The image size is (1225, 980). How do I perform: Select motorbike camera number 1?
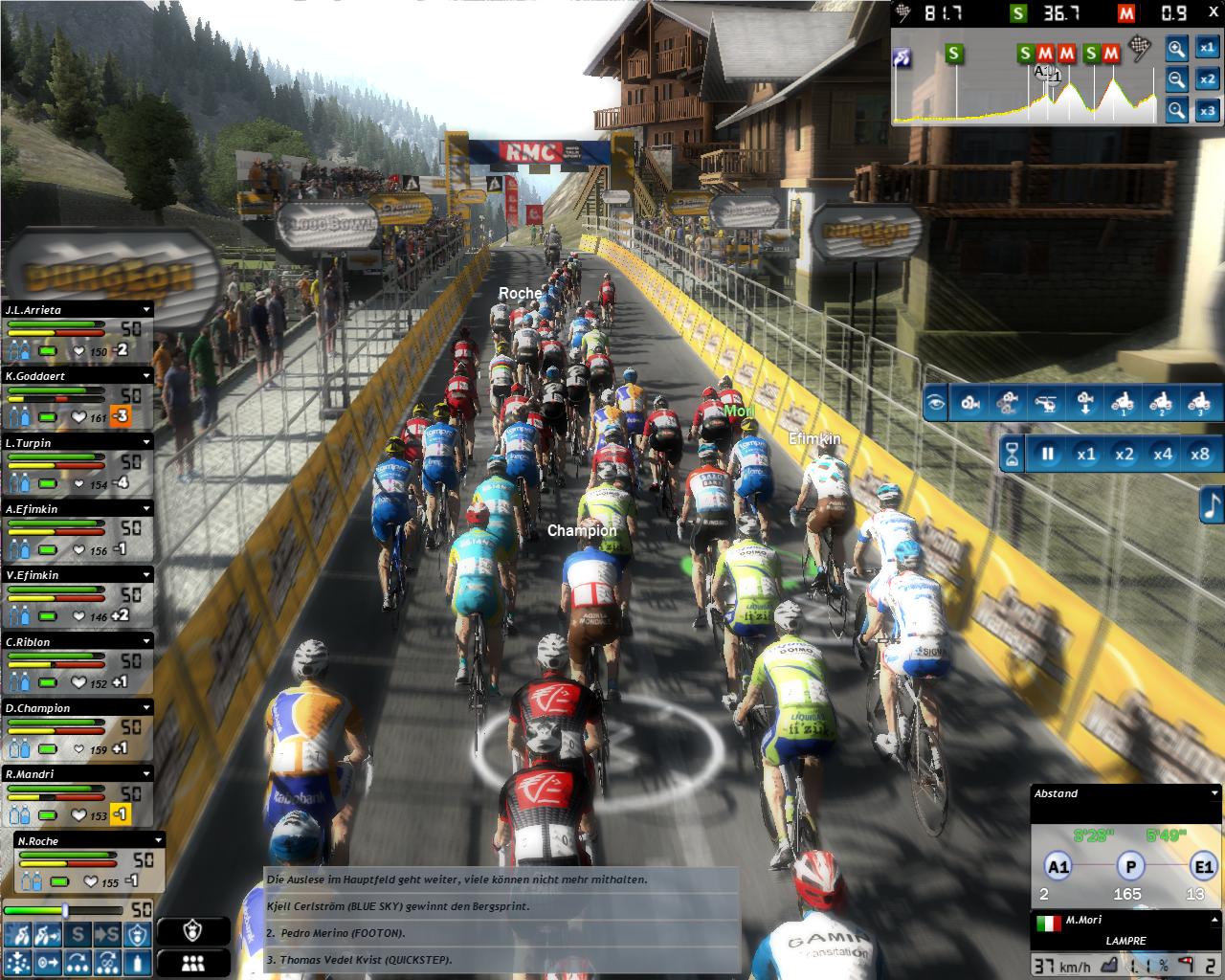[1124, 403]
